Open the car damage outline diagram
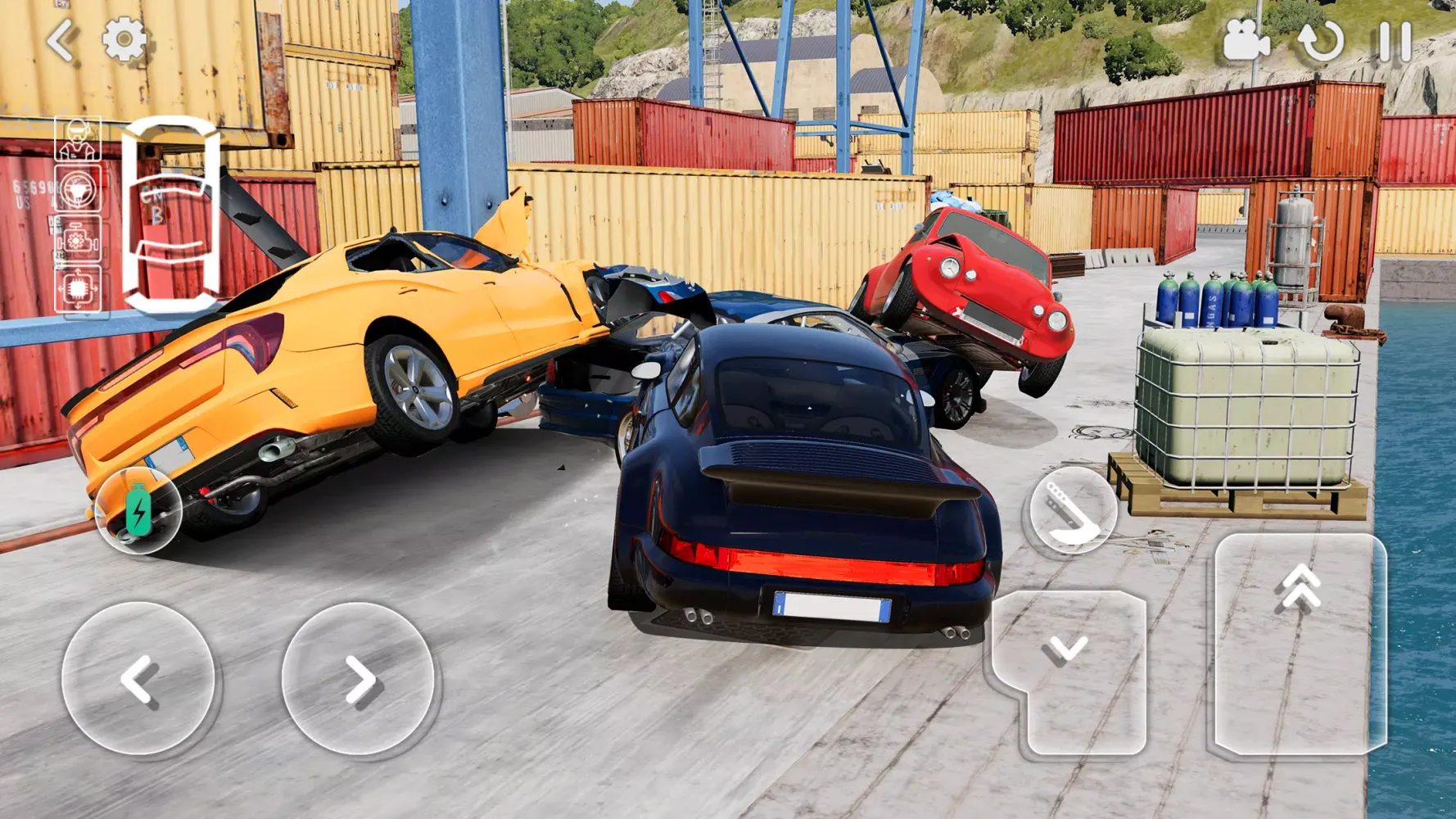 click(171, 215)
